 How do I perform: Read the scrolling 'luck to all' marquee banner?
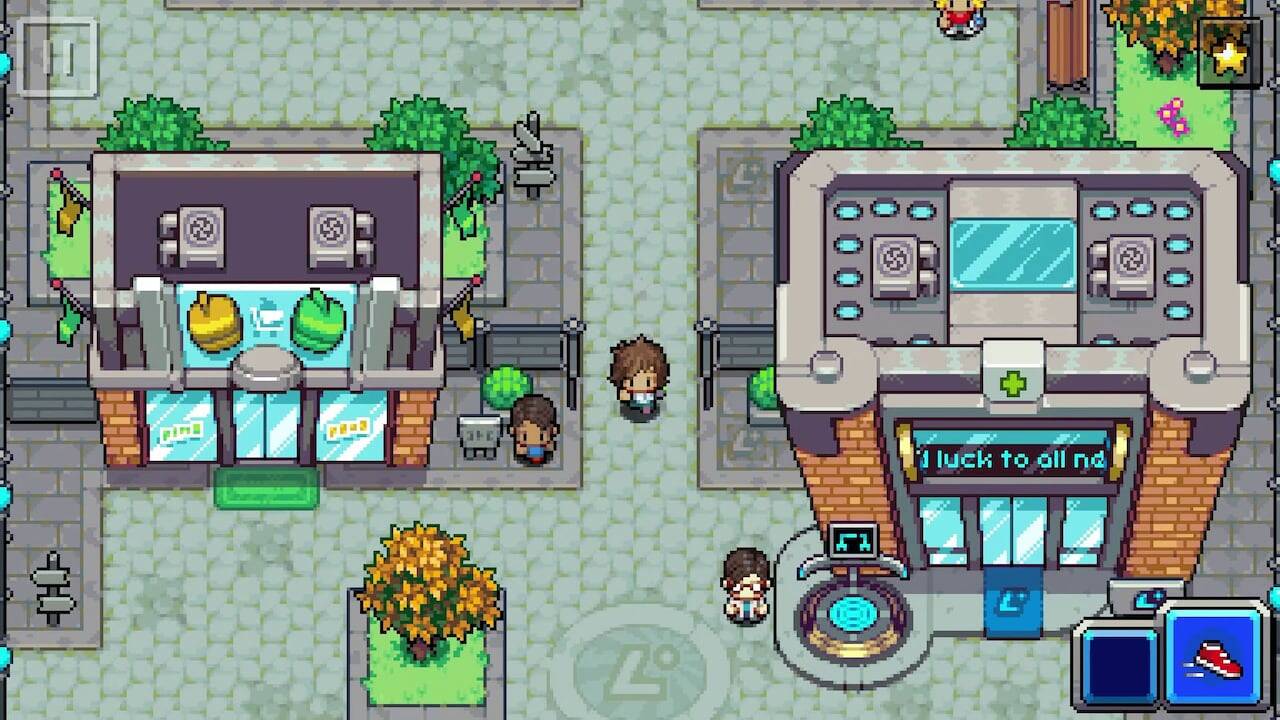(x=1012, y=456)
